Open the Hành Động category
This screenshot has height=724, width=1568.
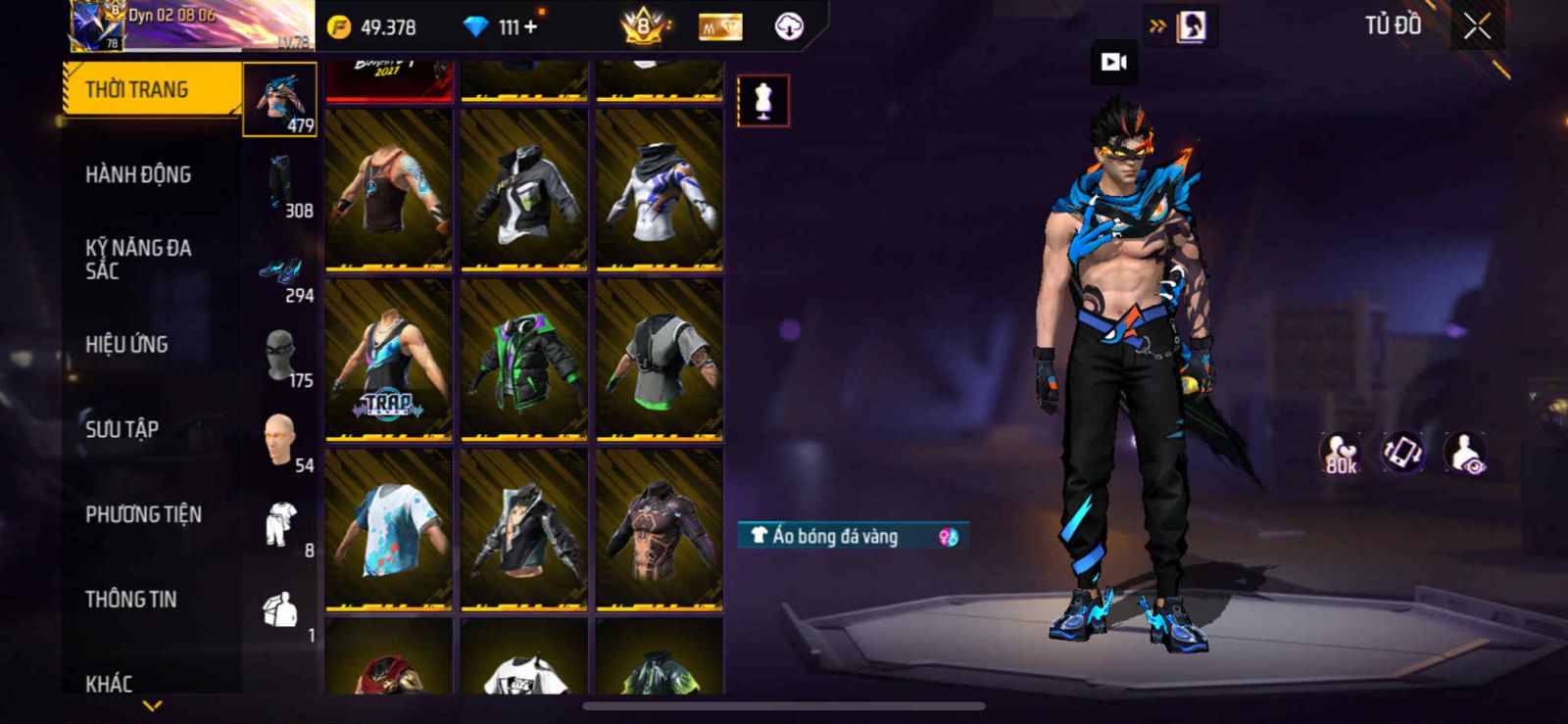coord(138,174)
